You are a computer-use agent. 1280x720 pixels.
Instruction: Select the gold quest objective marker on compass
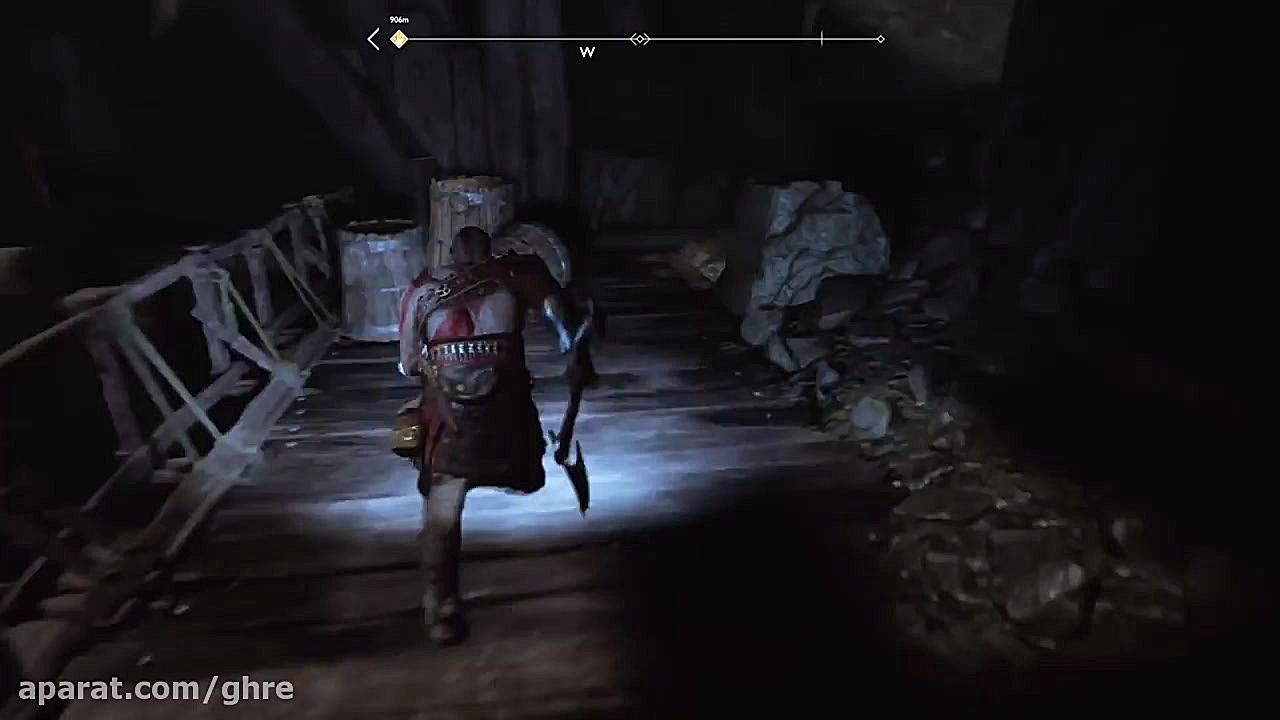click(x=399, y=39)
